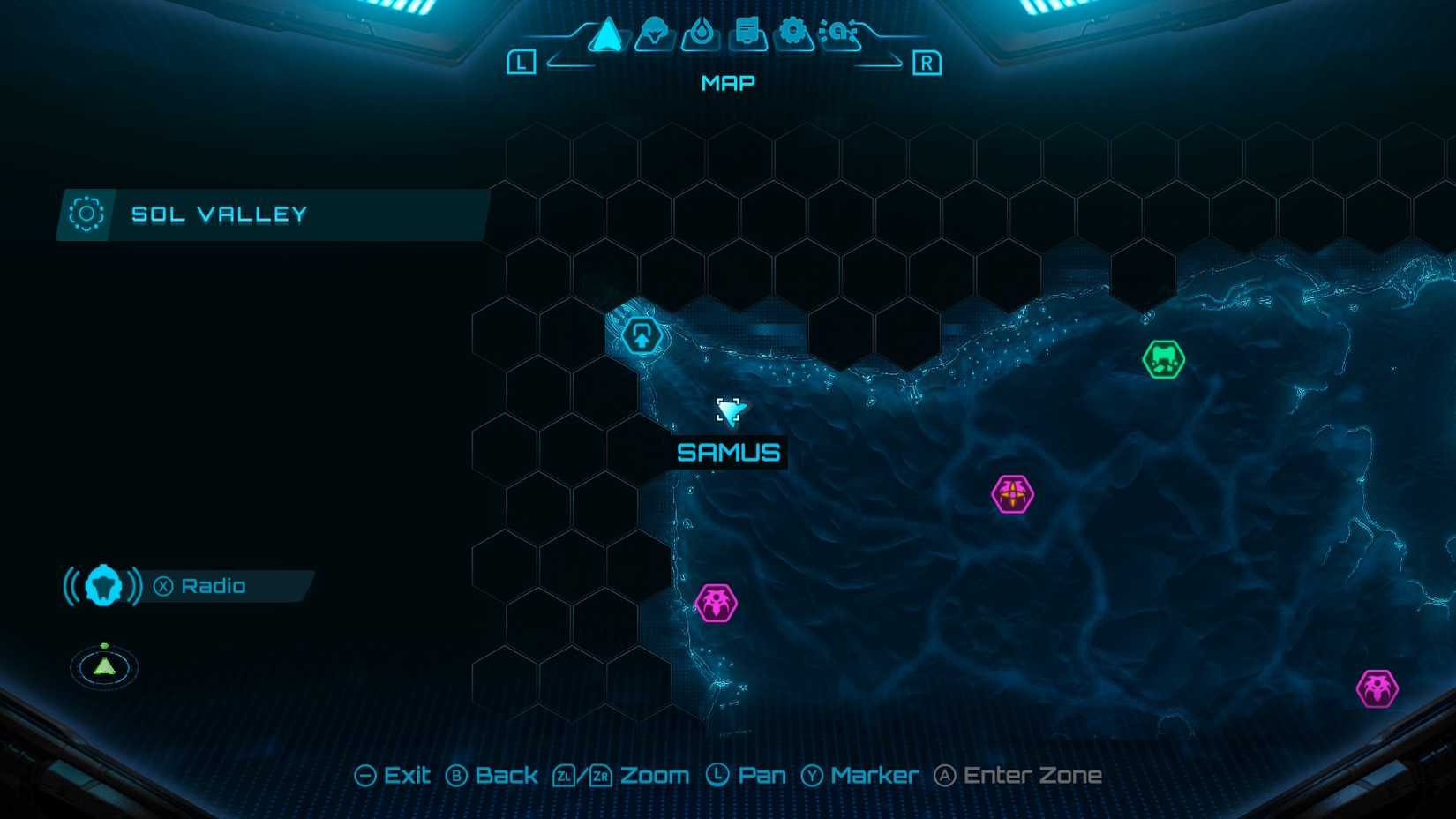Click the R shoulder button indicator
Image resolution: width=1456 pixels, height=819 pixels.
coord(927,63)
